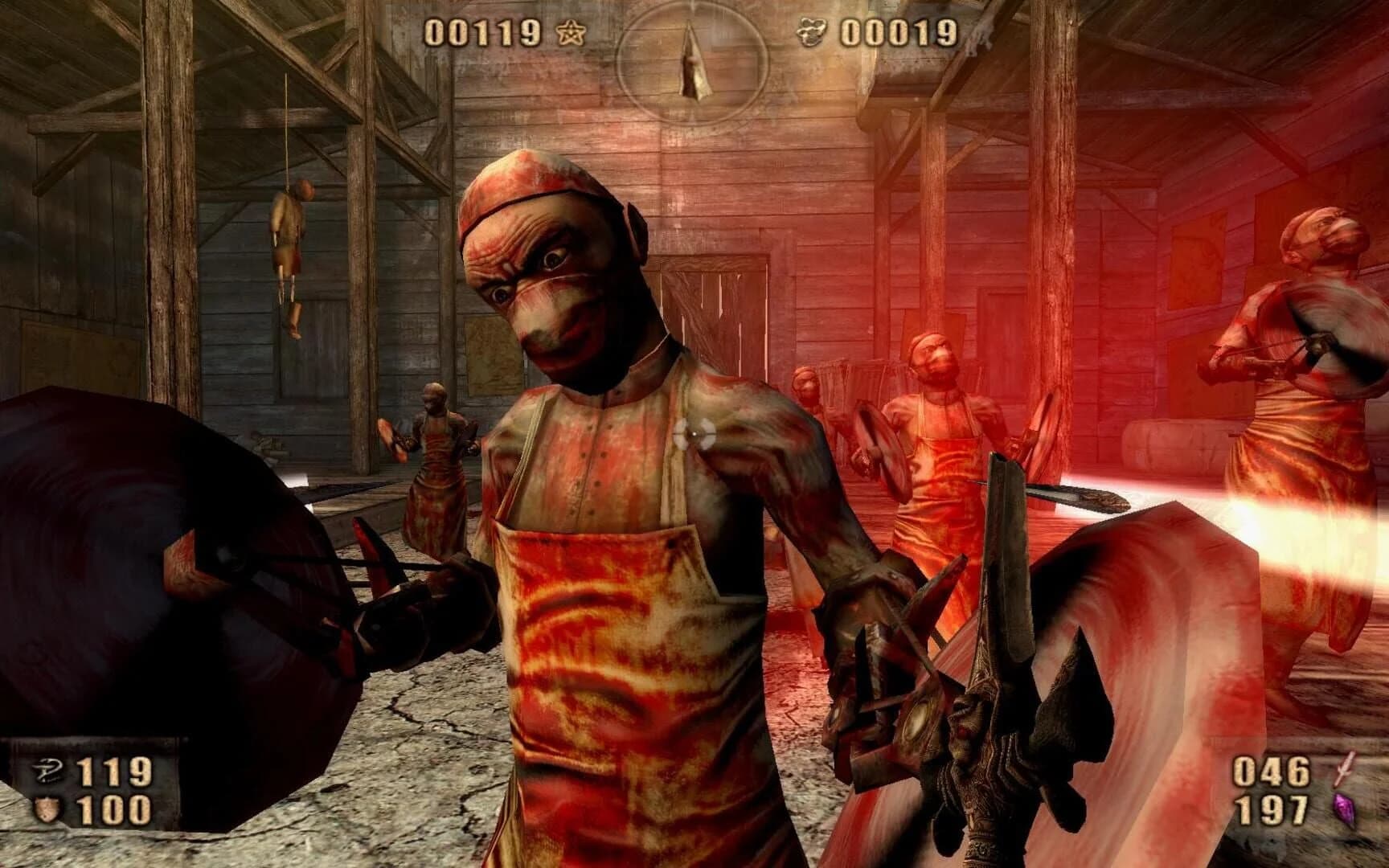1389x868 pixels.
Task: Select the health value 119
Action: pos(113,769)
